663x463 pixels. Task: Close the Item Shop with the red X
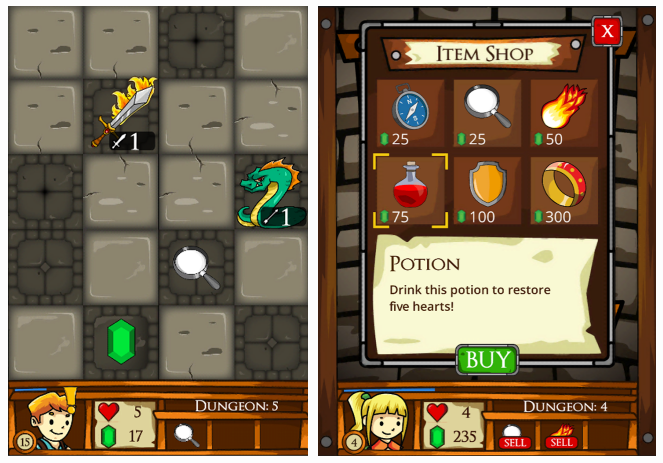(x=606, y=32)
